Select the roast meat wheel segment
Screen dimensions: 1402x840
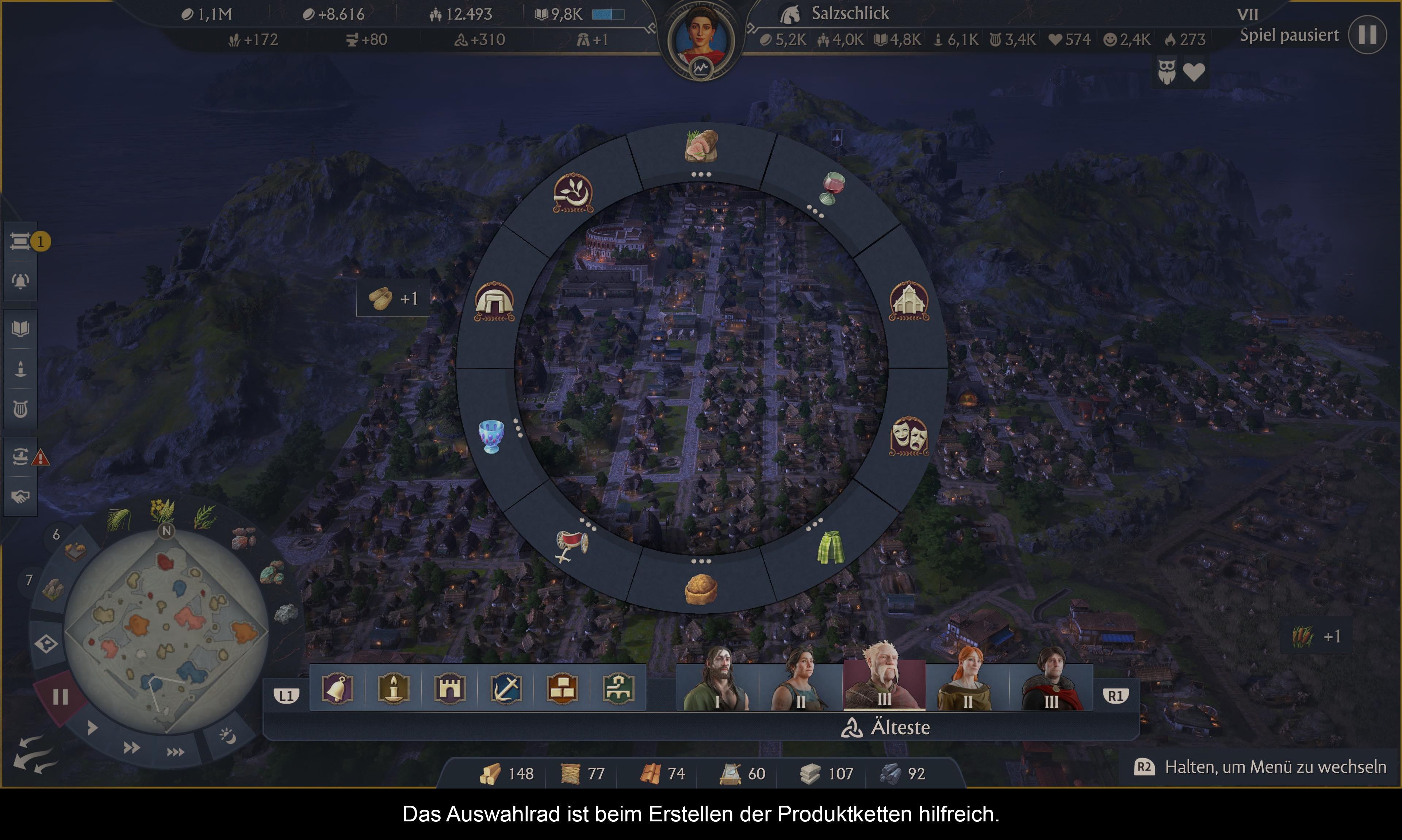tap(701, 146)
